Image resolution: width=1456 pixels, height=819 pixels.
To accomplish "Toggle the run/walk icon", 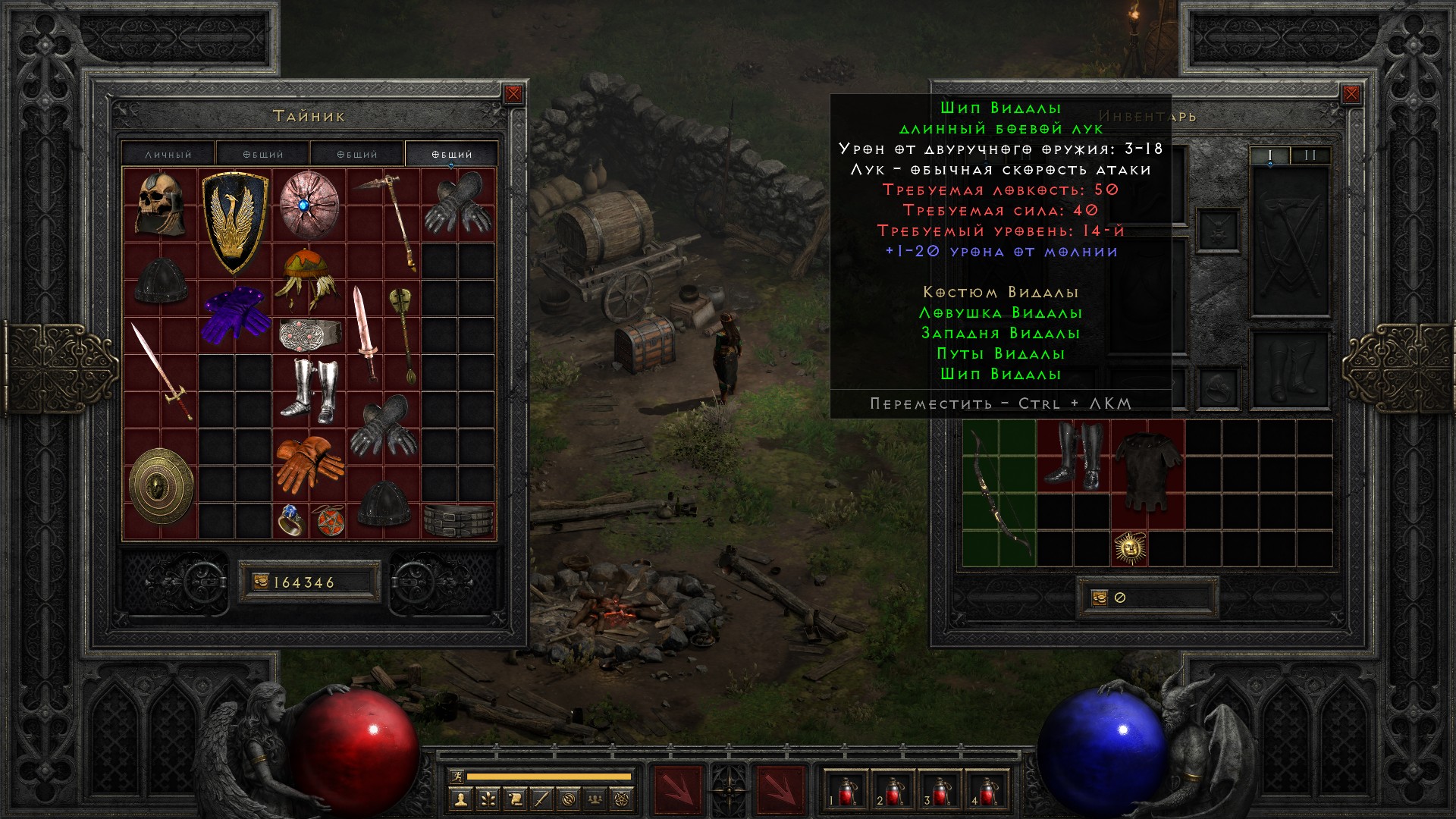I will [x=457, y=776].
